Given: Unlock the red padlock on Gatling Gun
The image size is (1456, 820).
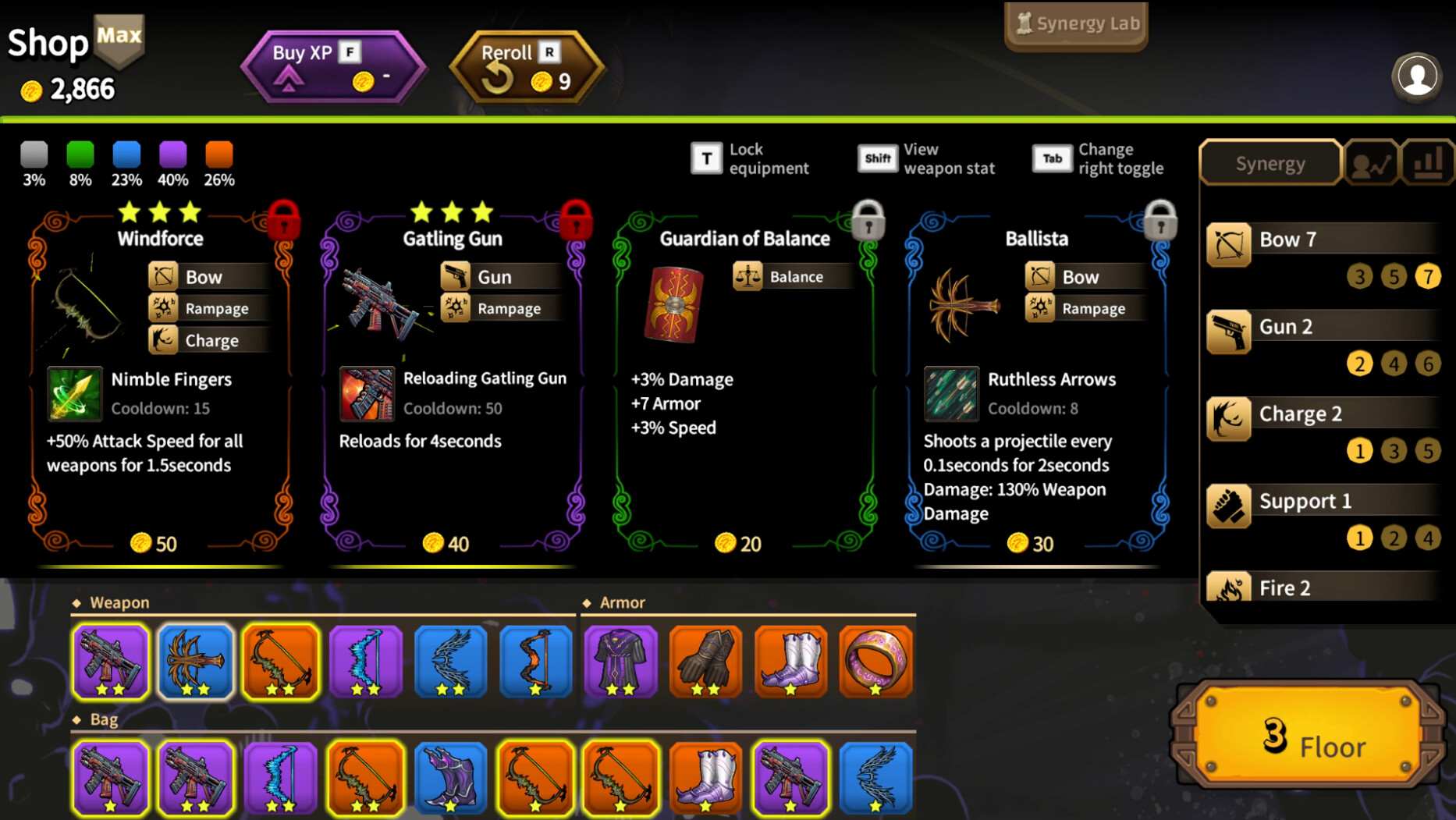Looking at the screenshot, I should click(x=576, y=219).
